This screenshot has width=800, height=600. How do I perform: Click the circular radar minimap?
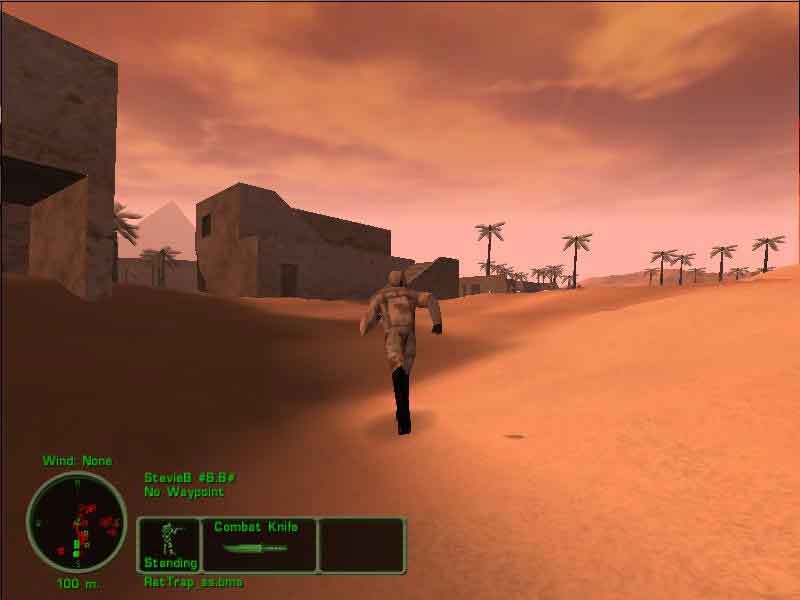coord(76,522)
